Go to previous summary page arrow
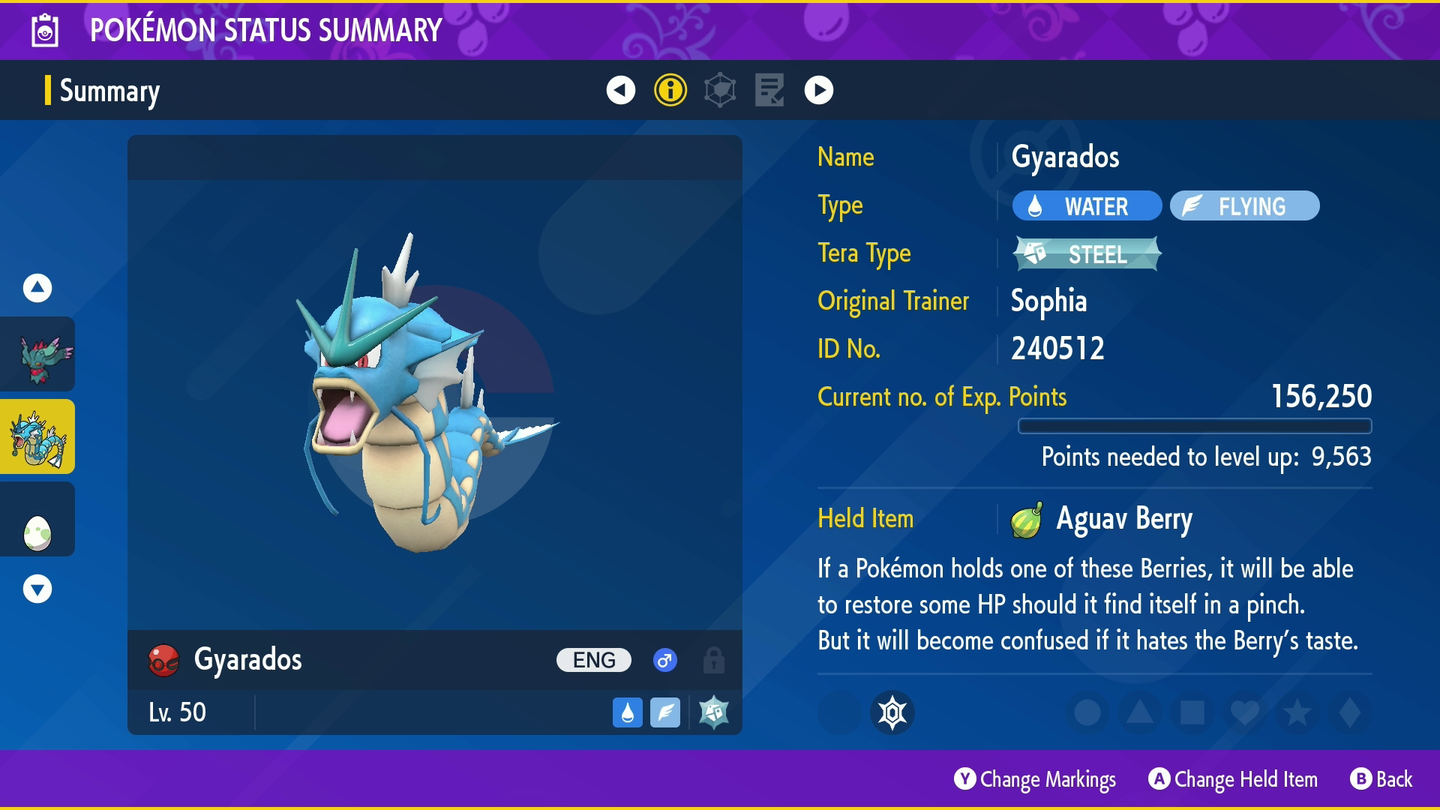The width and height of the screenshot is (1440, 810). 621,90
